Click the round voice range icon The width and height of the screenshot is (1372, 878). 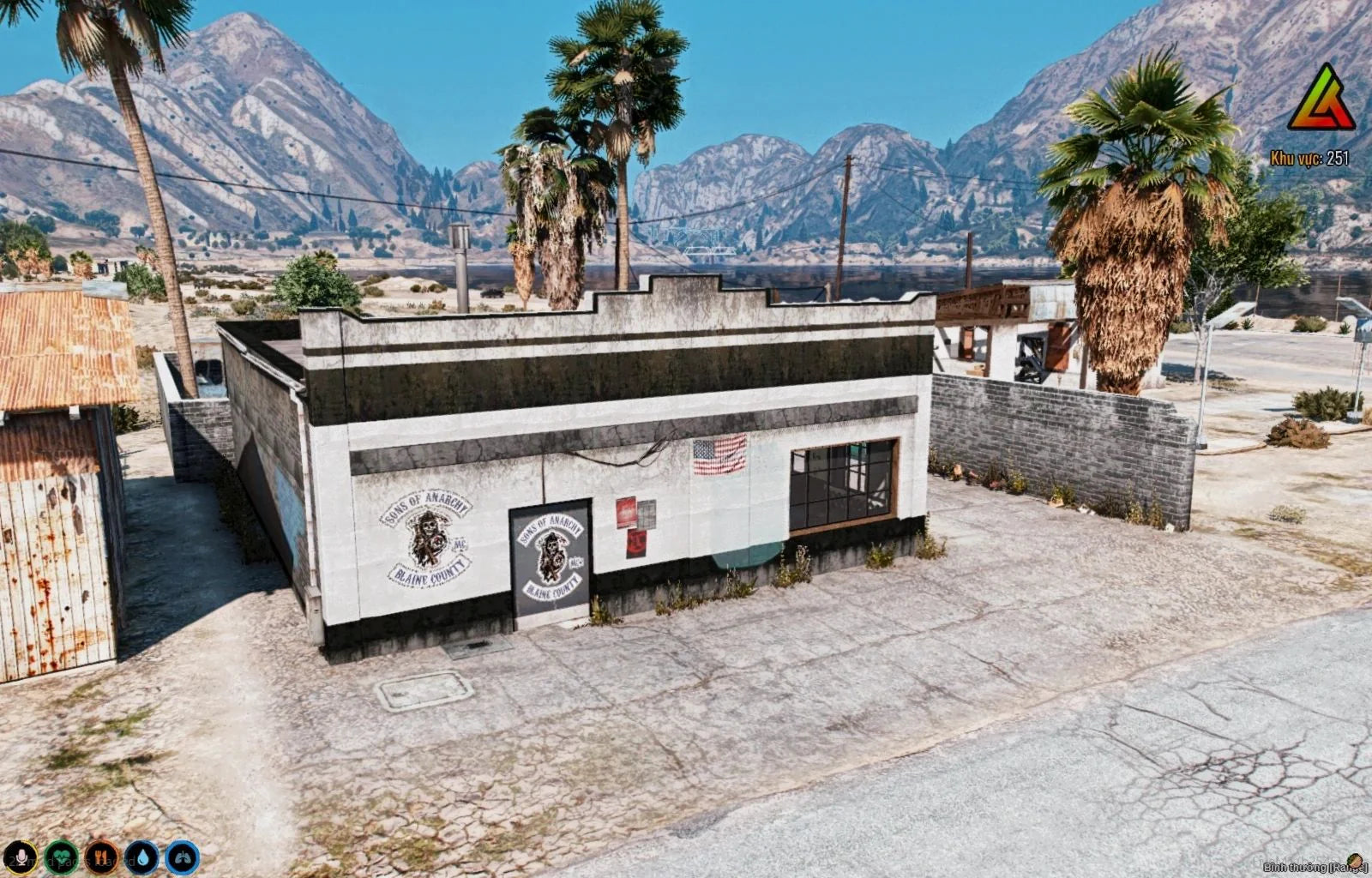1356,861
